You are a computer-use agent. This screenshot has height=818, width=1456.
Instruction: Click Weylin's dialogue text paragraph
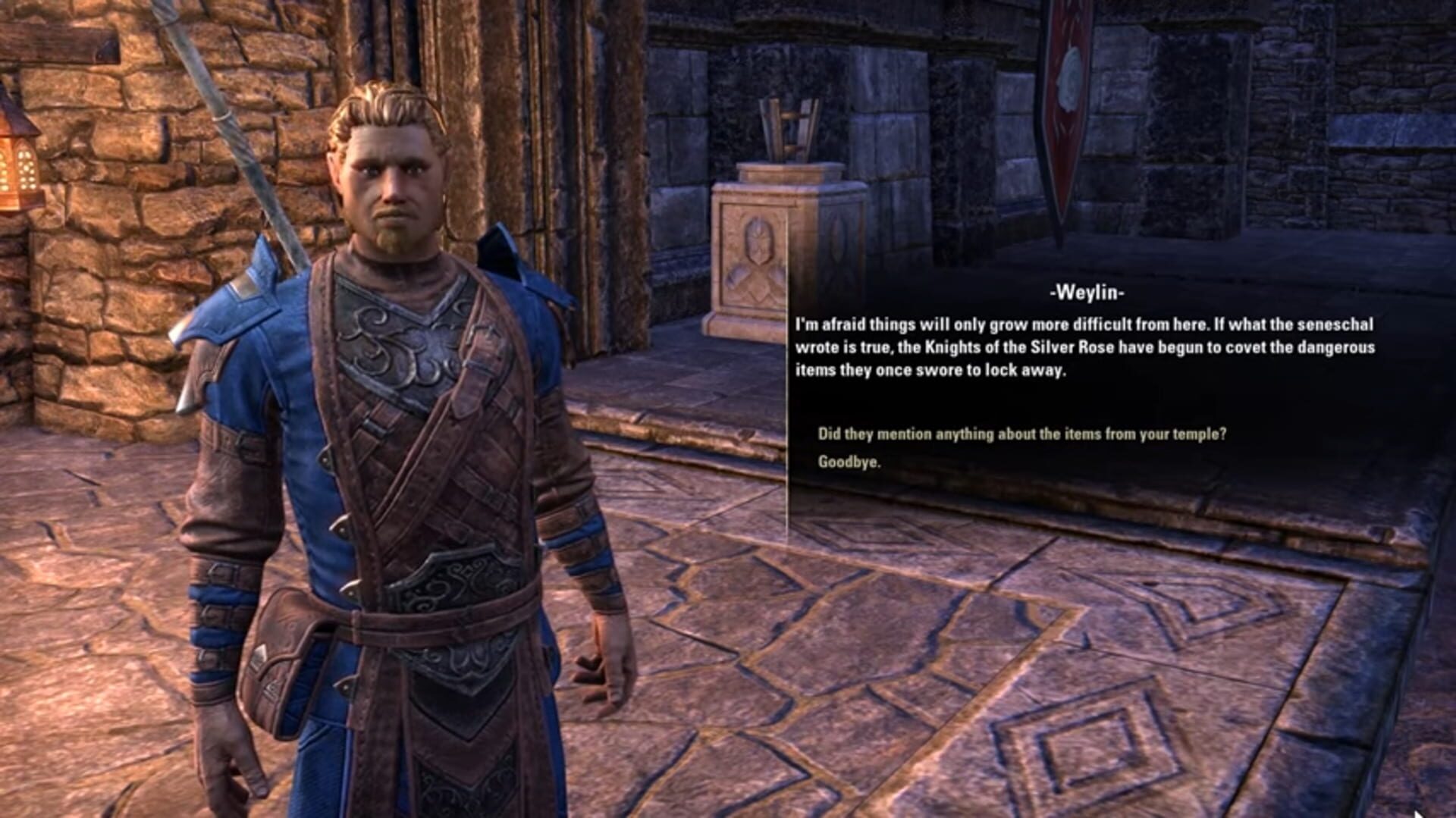1084,348
